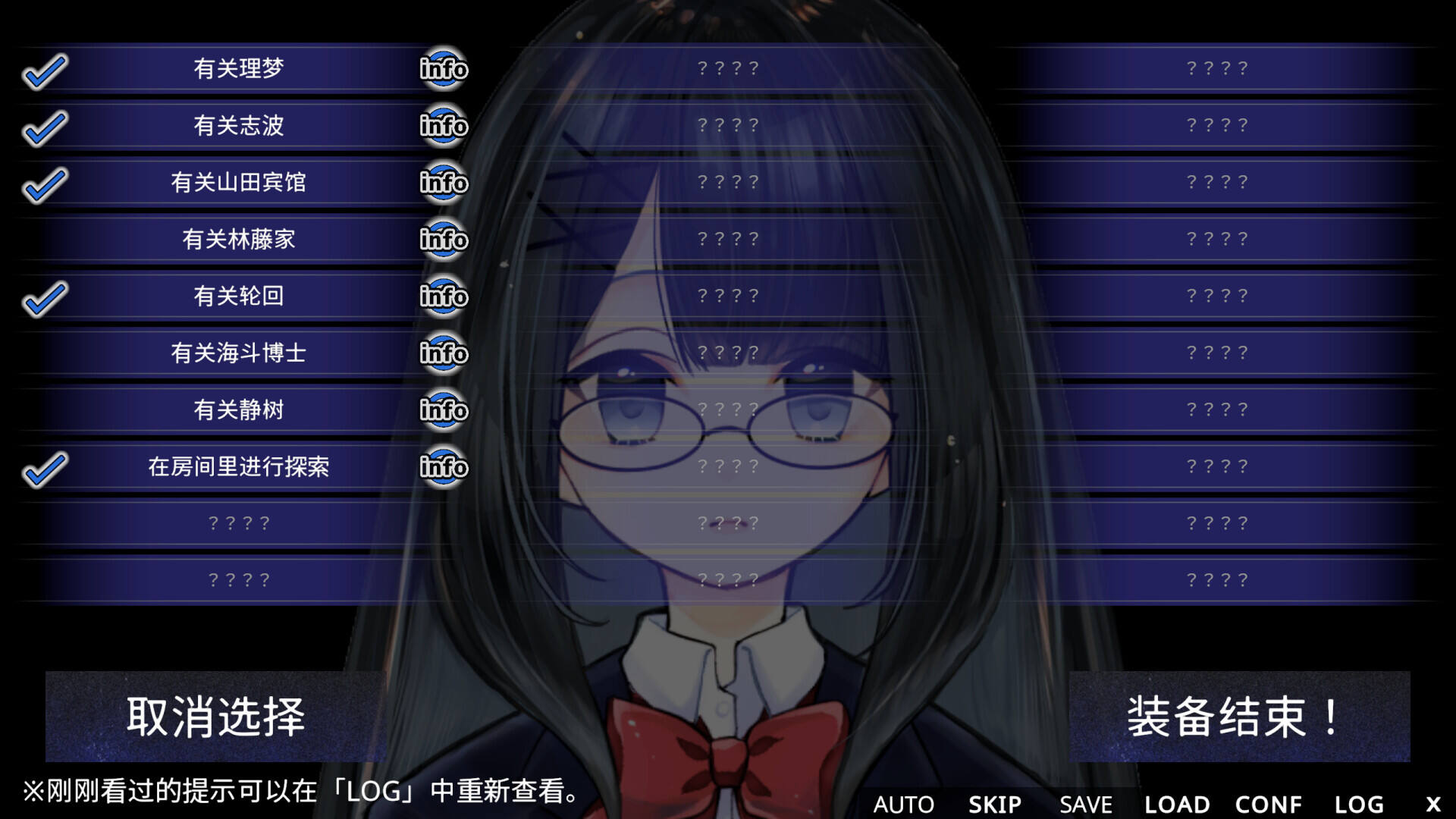Image resolution: width=1456 pixels, height=819 pixels.
Task: Open the LOG to review past hints
Action: point(1358,804)
